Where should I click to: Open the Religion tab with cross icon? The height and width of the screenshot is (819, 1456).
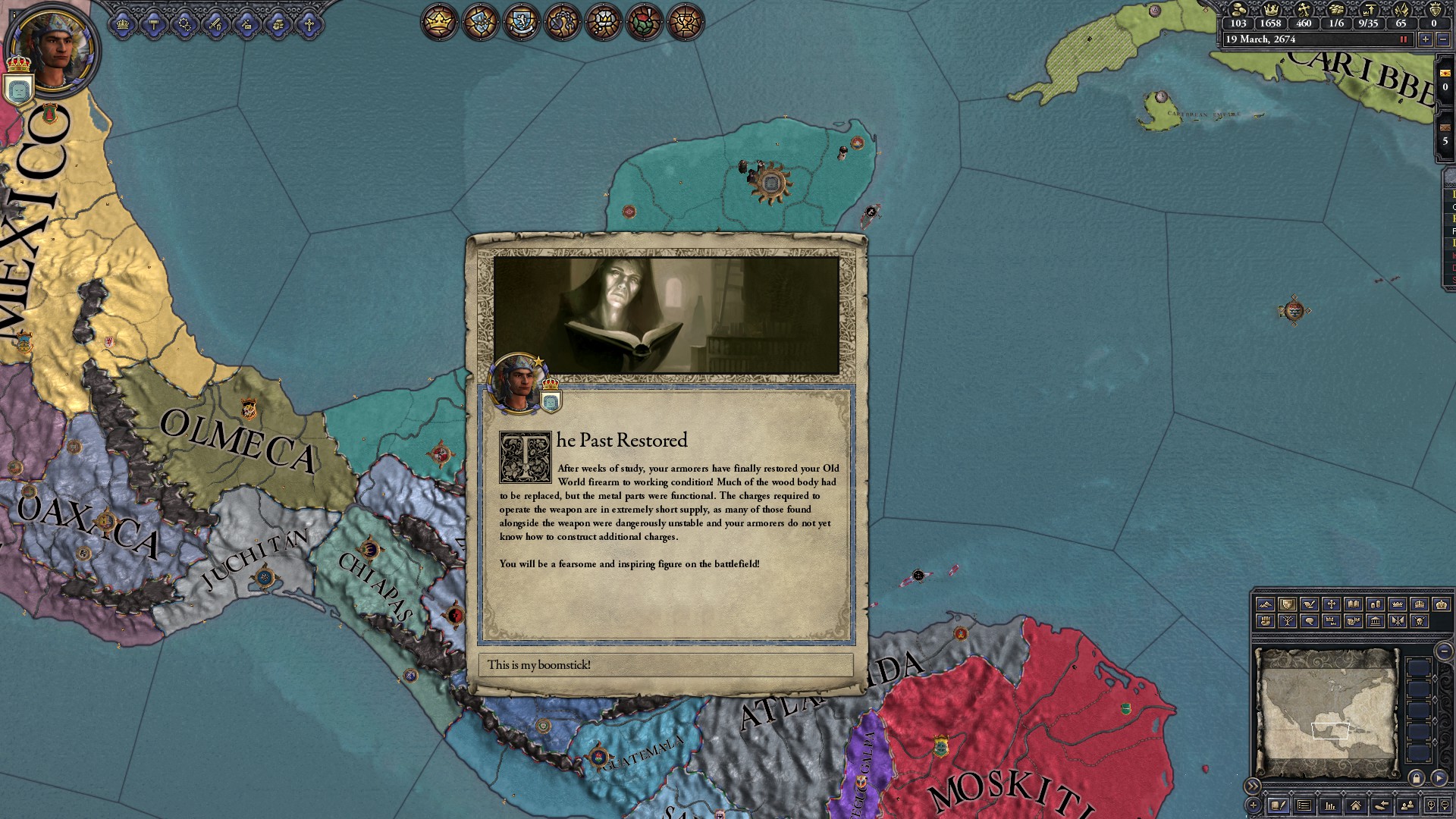pyautogui.click(x=309, y=25)
